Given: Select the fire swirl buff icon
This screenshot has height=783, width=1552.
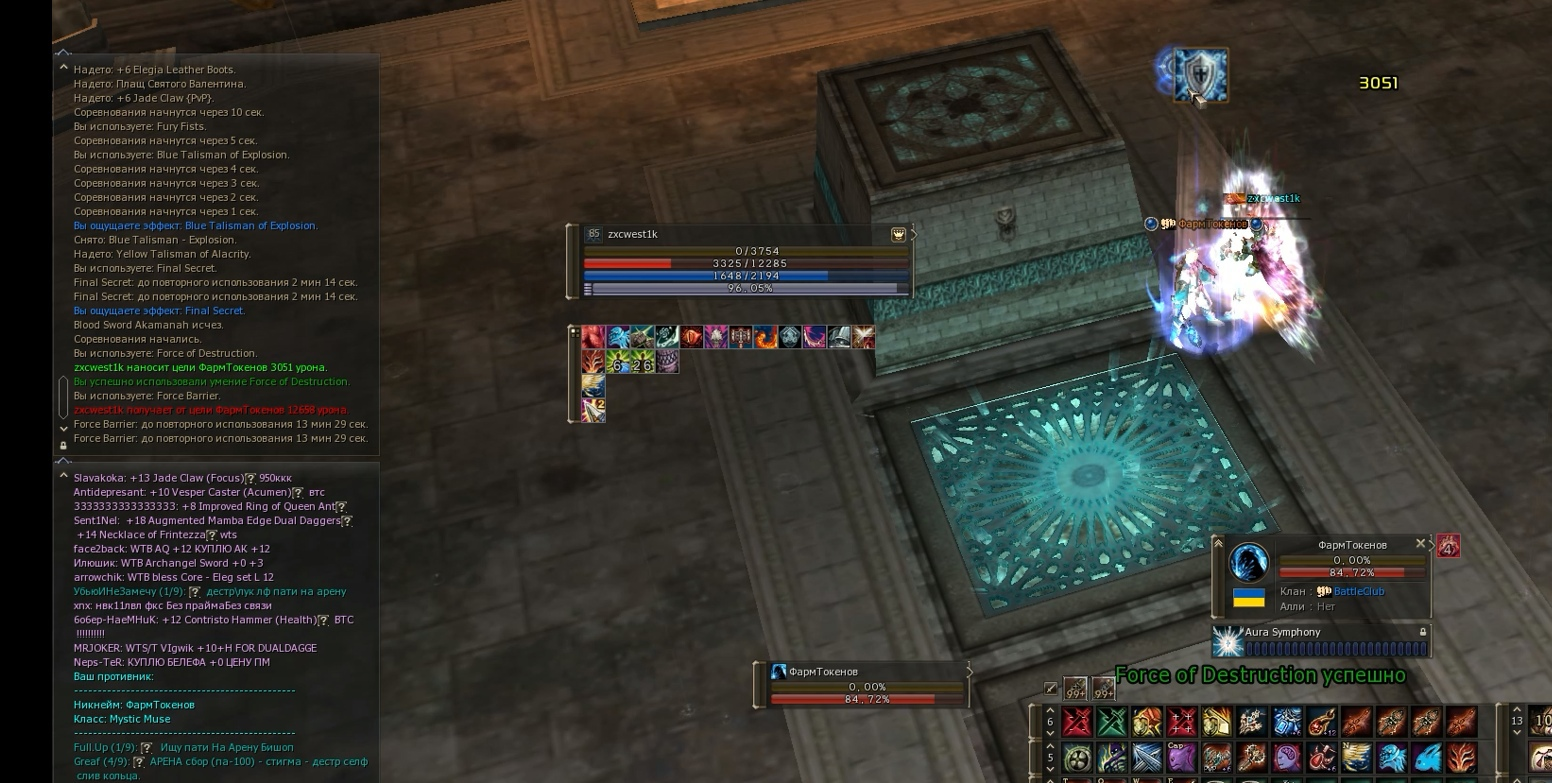Looking at the screenshot, I should click(765, 337).
